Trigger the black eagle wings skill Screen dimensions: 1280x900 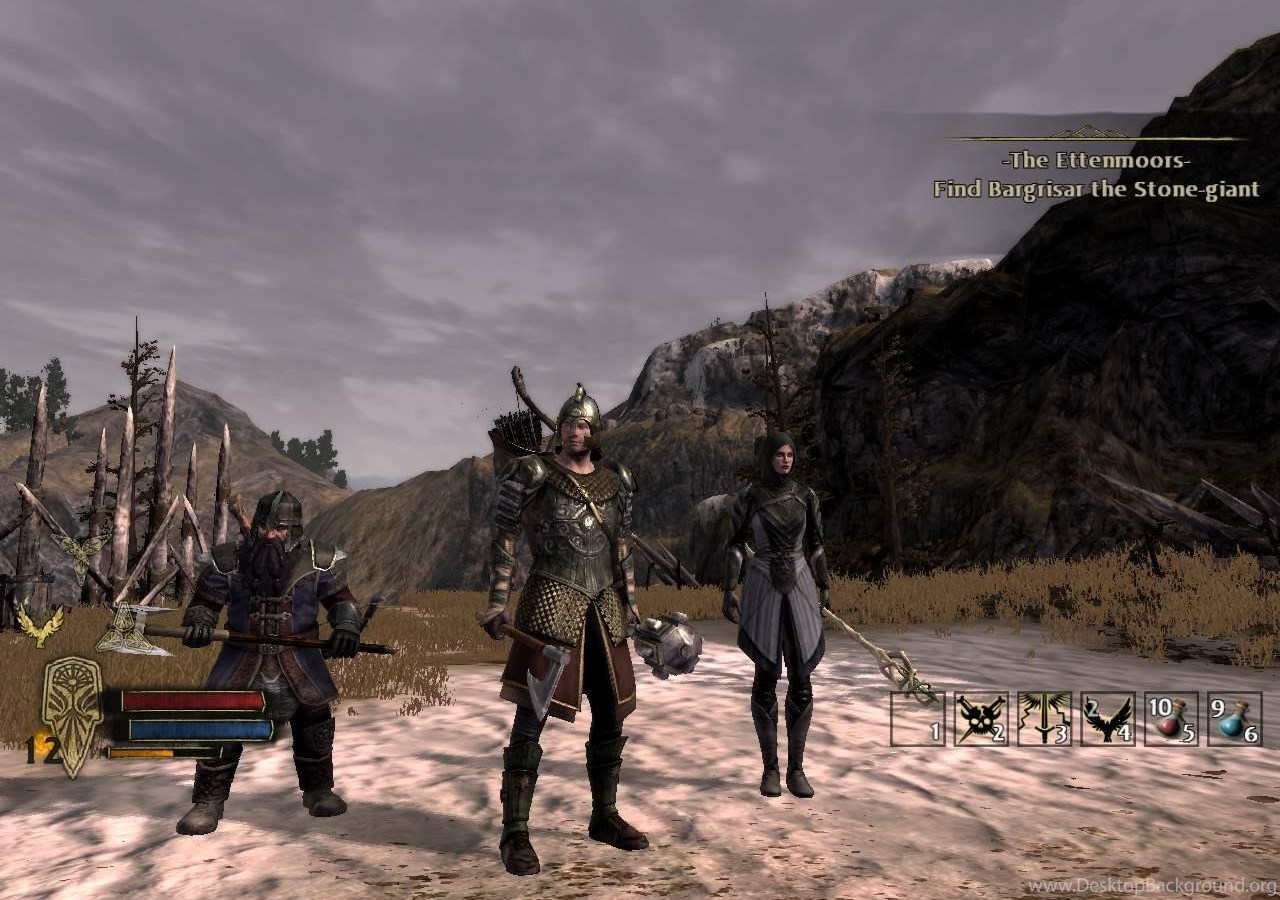[1107, 718]
